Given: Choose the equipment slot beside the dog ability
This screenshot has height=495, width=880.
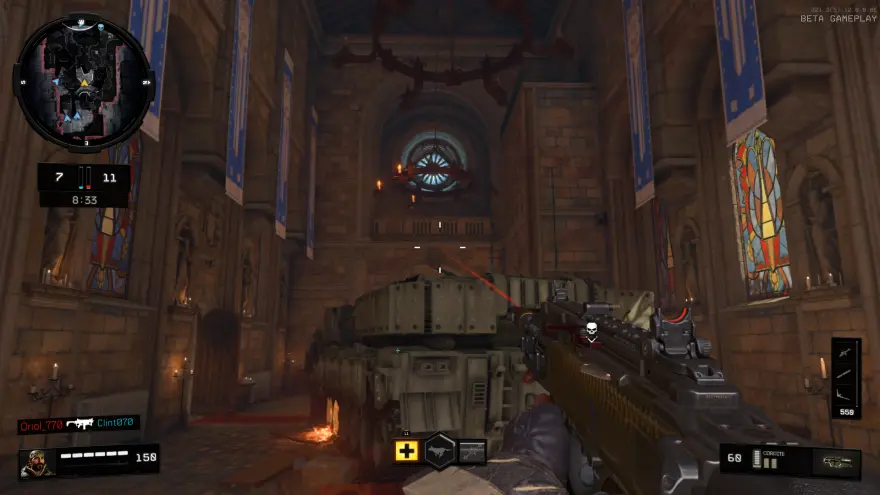Looking at the screenshot, I should [472, 451].
